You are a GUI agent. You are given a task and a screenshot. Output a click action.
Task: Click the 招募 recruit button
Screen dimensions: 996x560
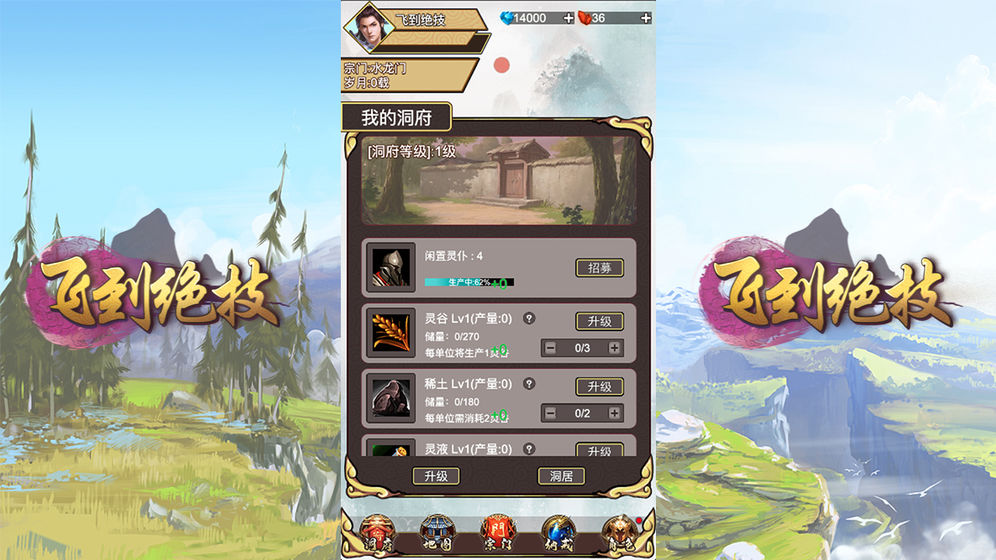click(x=599, y=268)
